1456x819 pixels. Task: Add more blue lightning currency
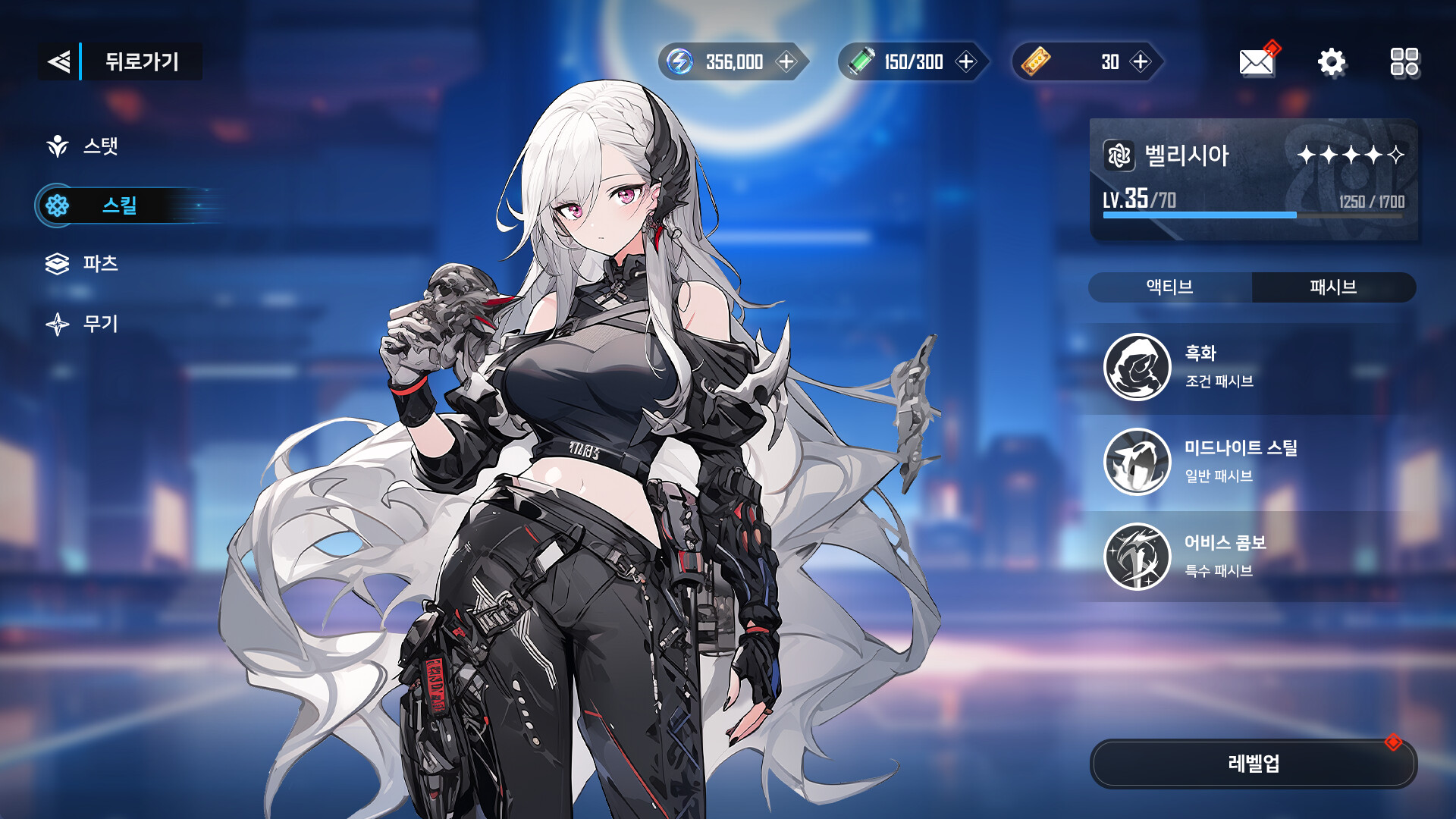[x=786, y=61]
